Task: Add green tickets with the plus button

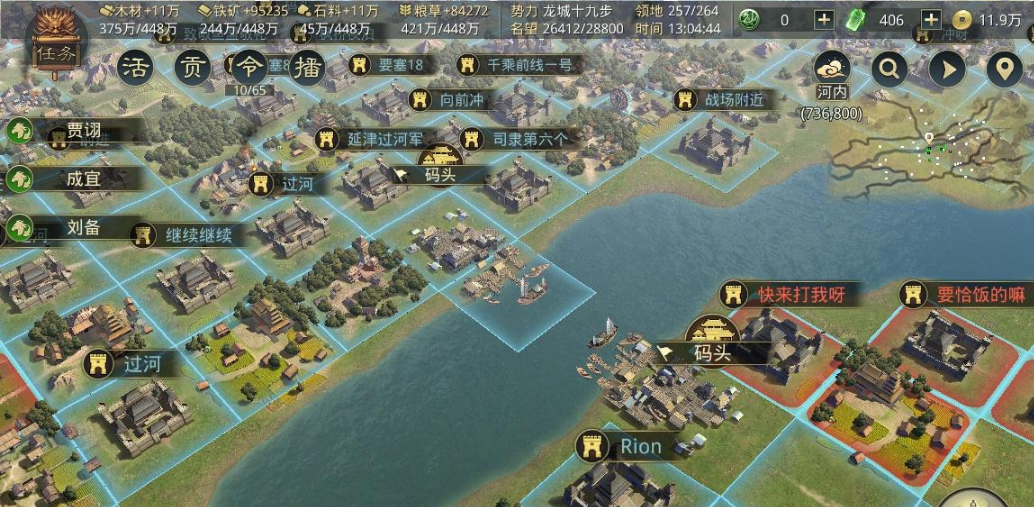Action: (930, 19)
